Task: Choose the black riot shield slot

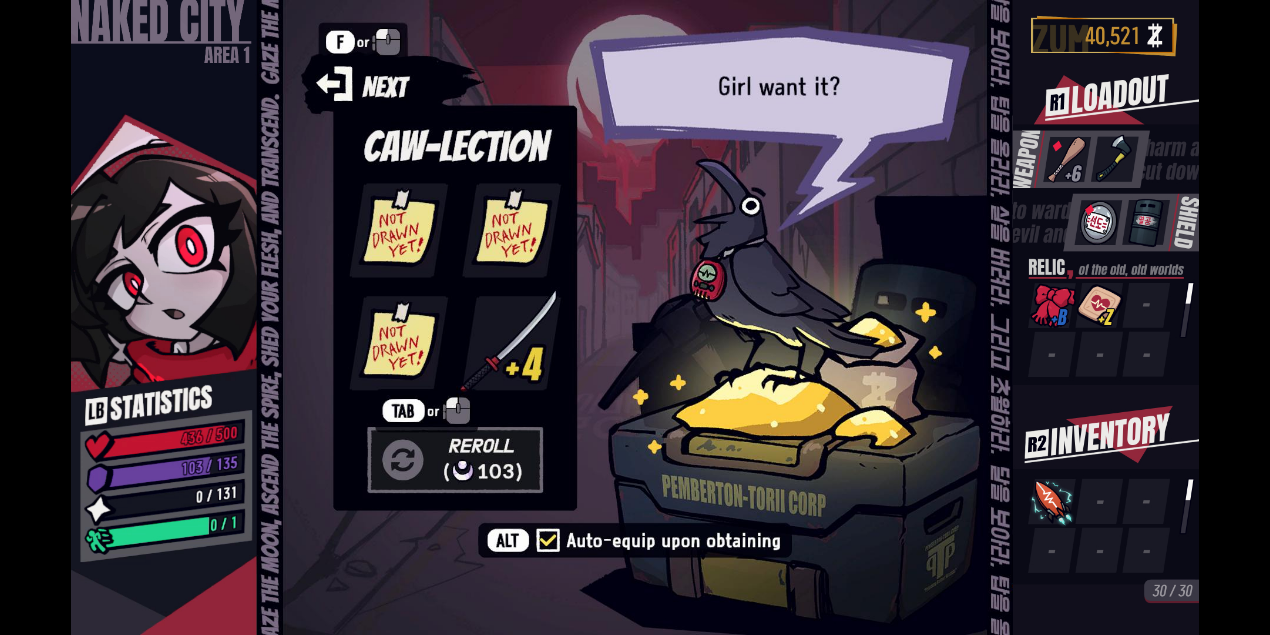Action: (x=1144, y=222)
